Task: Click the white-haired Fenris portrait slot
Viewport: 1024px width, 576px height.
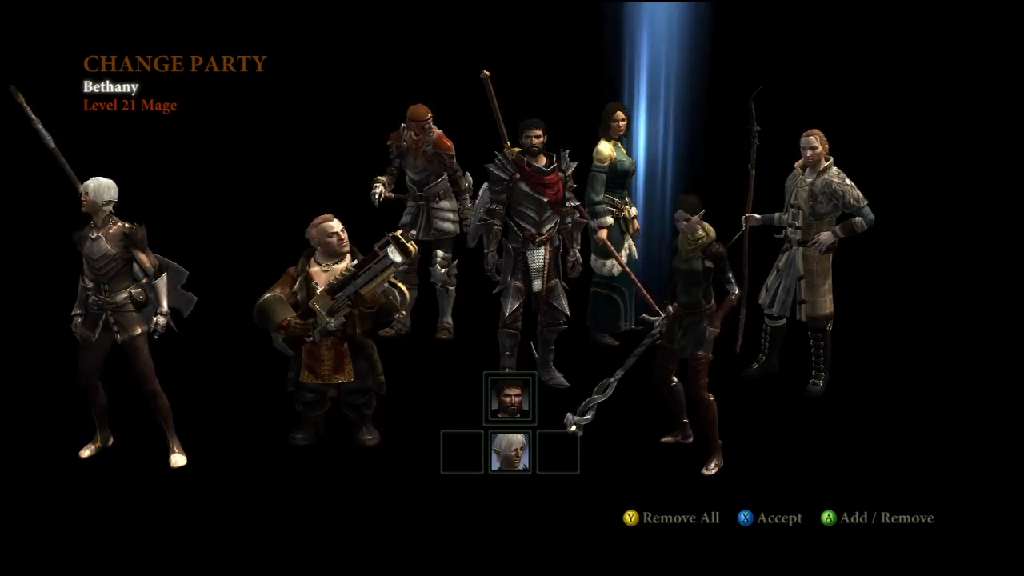Action: (510, 452)
